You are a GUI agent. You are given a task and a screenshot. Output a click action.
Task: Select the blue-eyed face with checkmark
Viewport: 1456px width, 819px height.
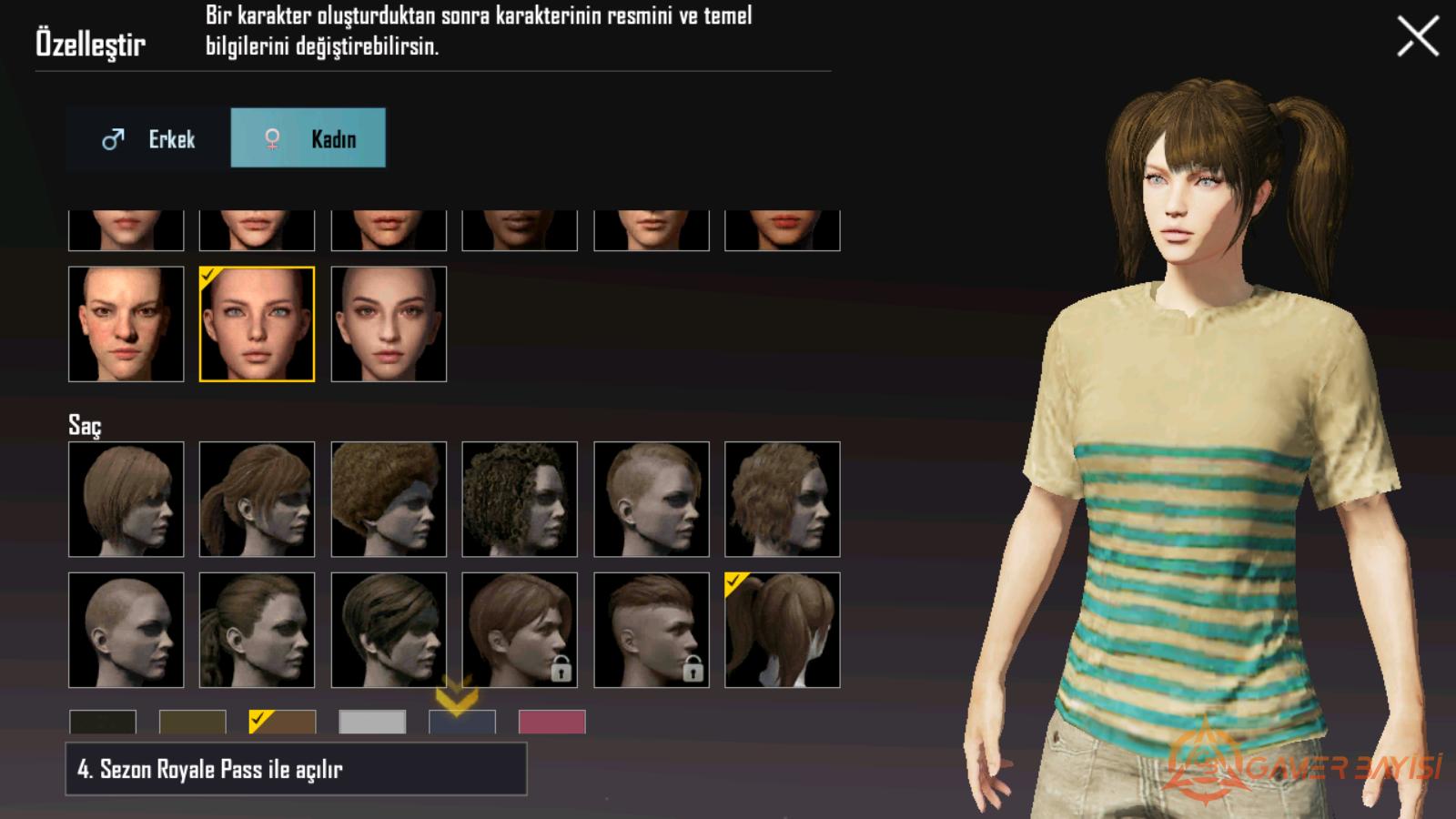click(258, 324)
